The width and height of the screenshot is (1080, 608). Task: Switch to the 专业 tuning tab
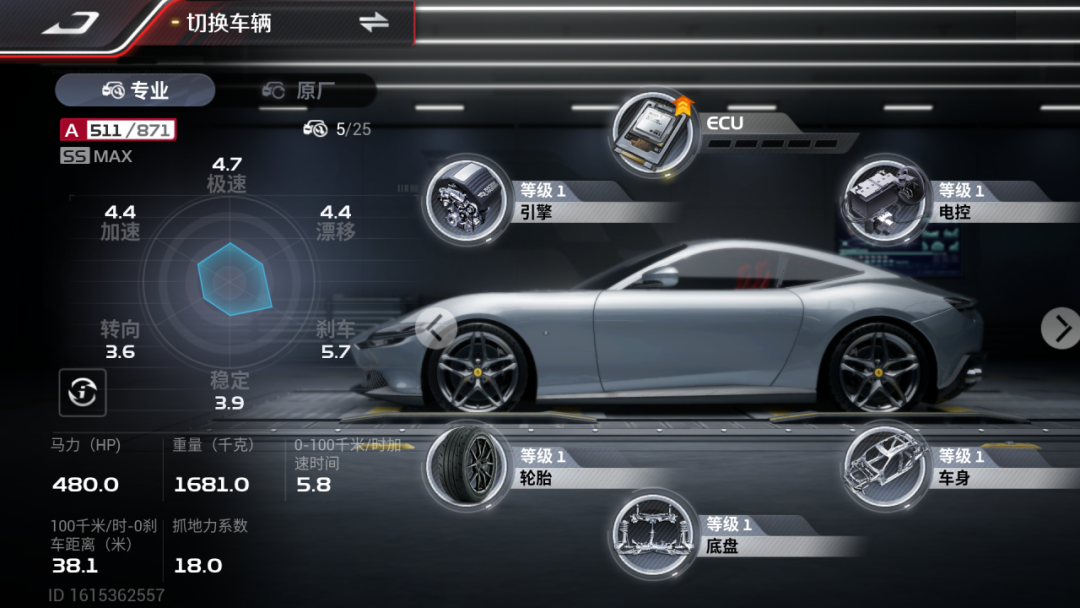[x=135, y=90]
